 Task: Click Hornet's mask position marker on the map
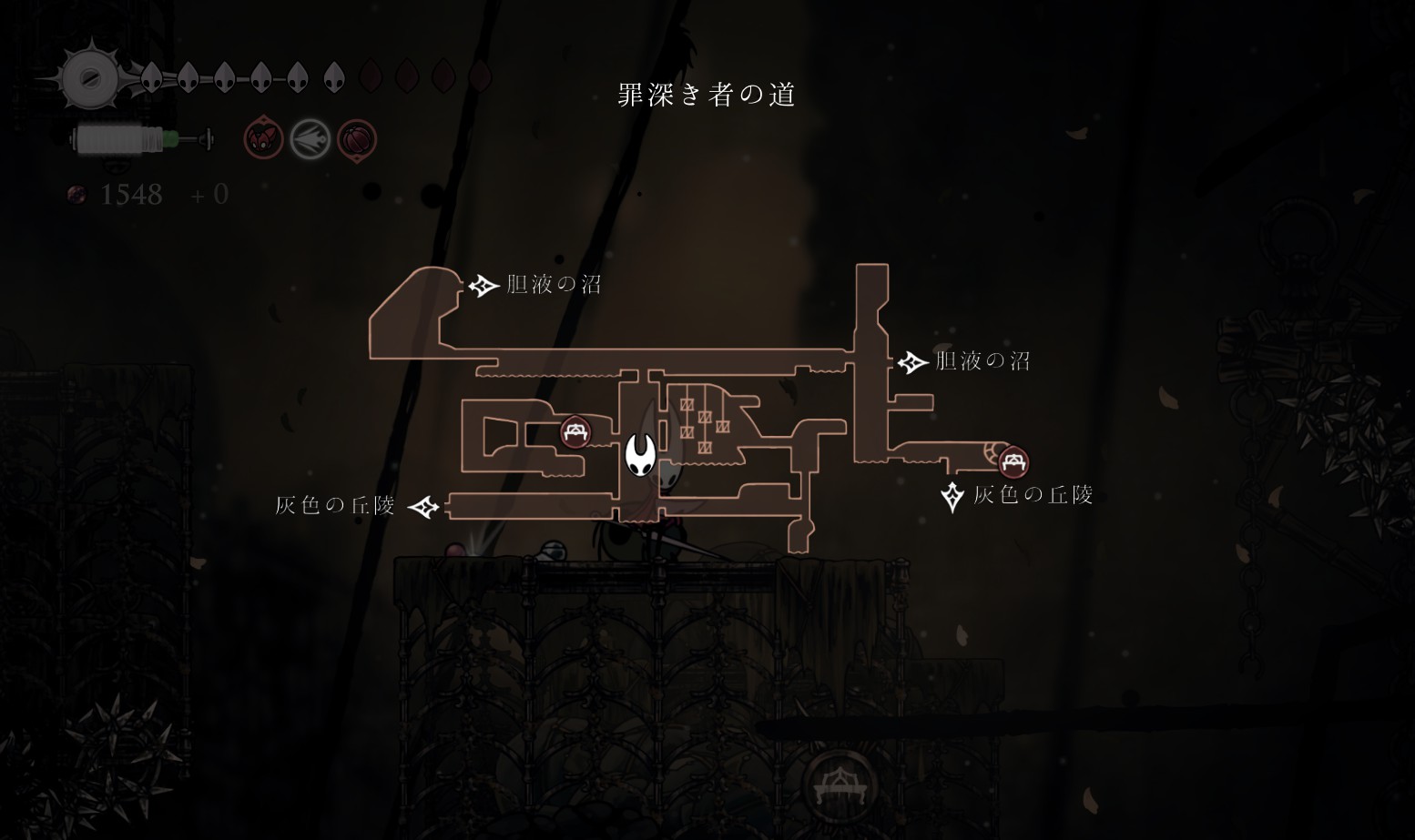(641, 453)
